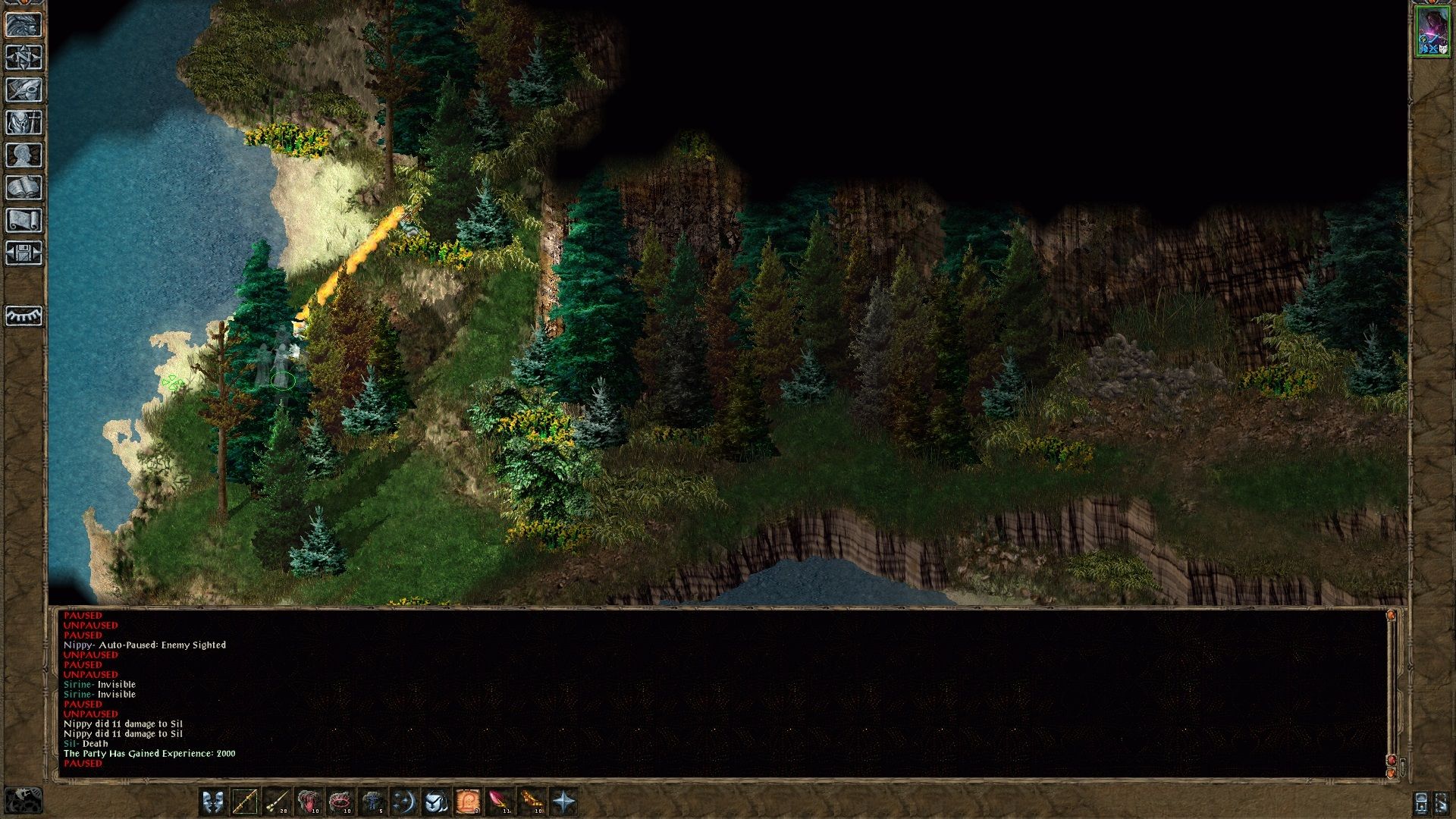Equip the staff weapon slot
Viewport: 1456px width, 819px height.
[245, 802]
